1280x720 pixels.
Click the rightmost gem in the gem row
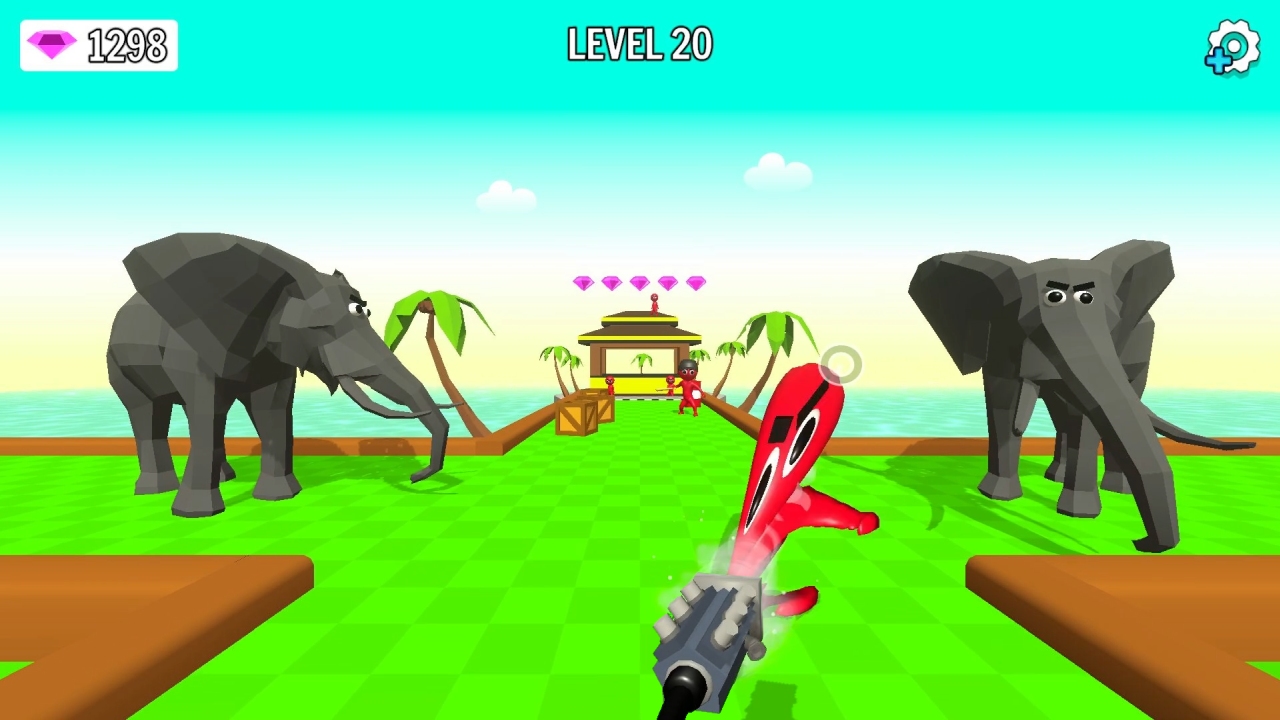[x=695, y=283]
